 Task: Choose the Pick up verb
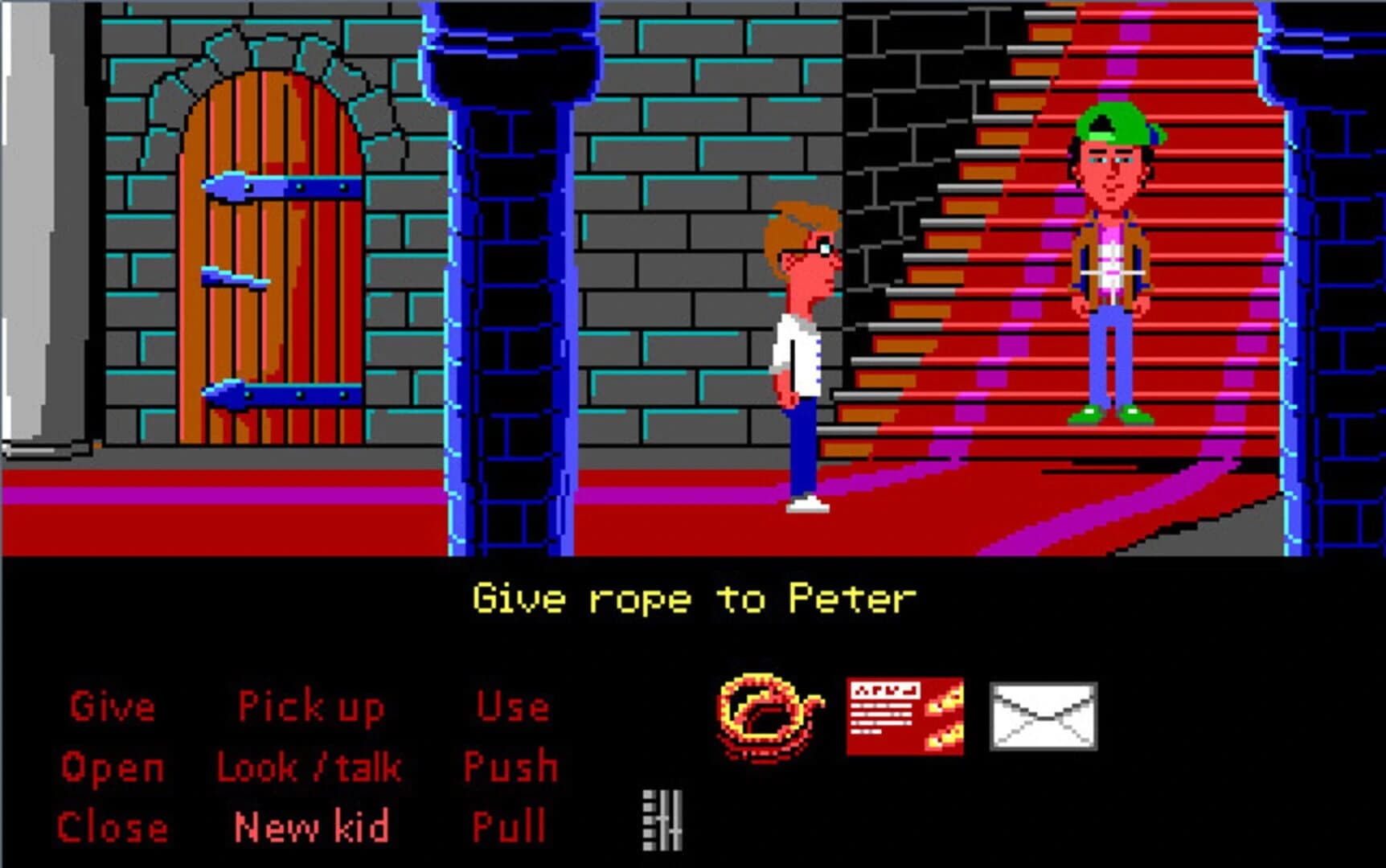(310, 706)
